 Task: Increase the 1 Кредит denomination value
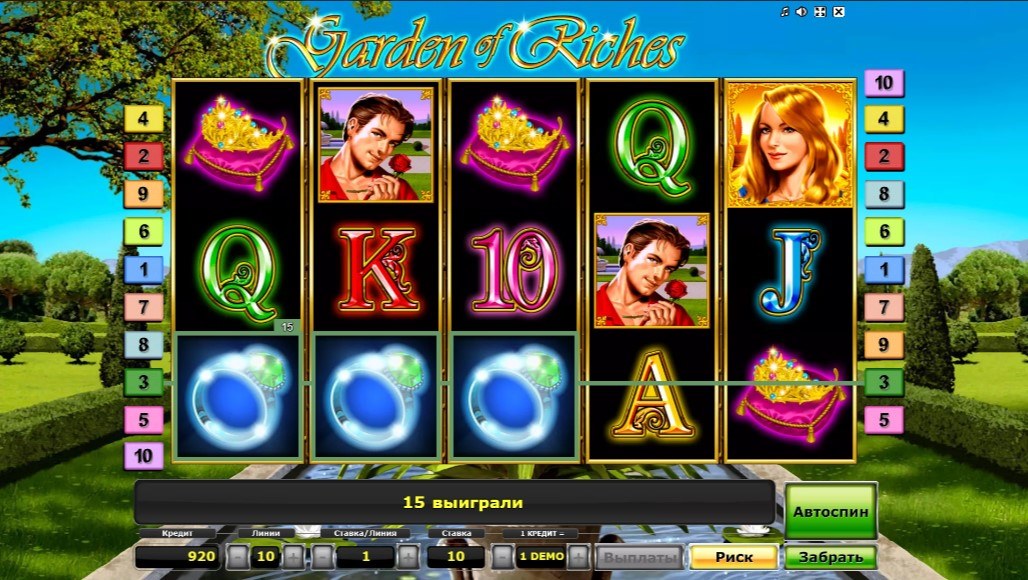(579, 556)
